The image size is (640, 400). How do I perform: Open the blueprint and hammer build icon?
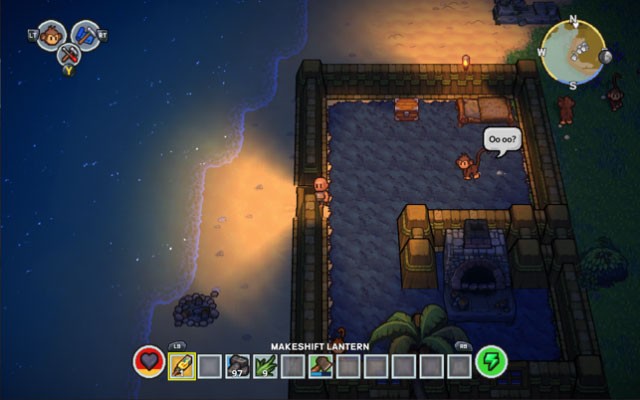coord(86,34)
